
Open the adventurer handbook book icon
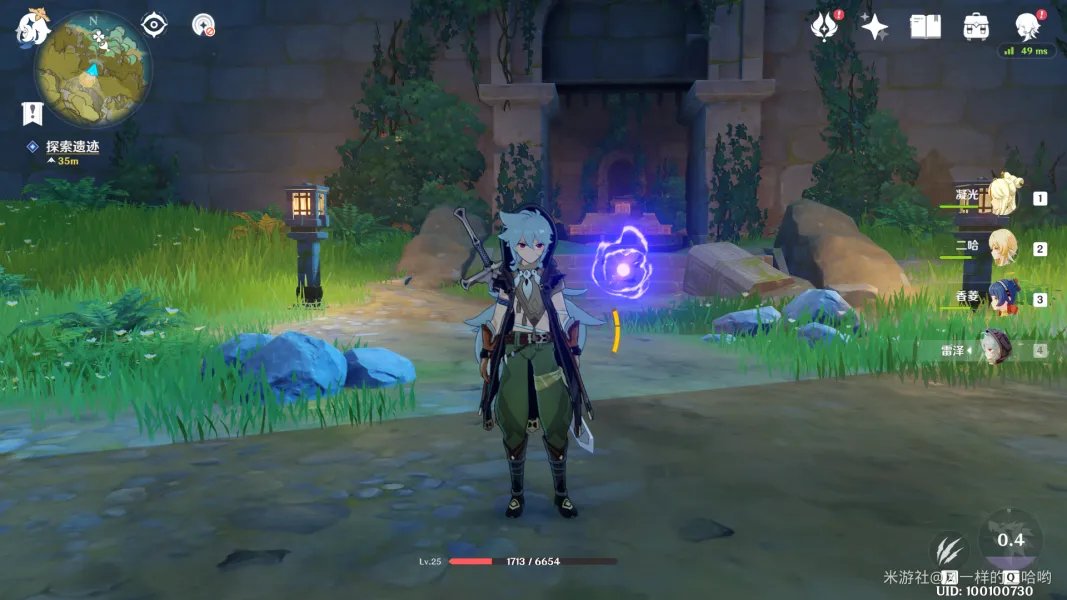point(925,26)
